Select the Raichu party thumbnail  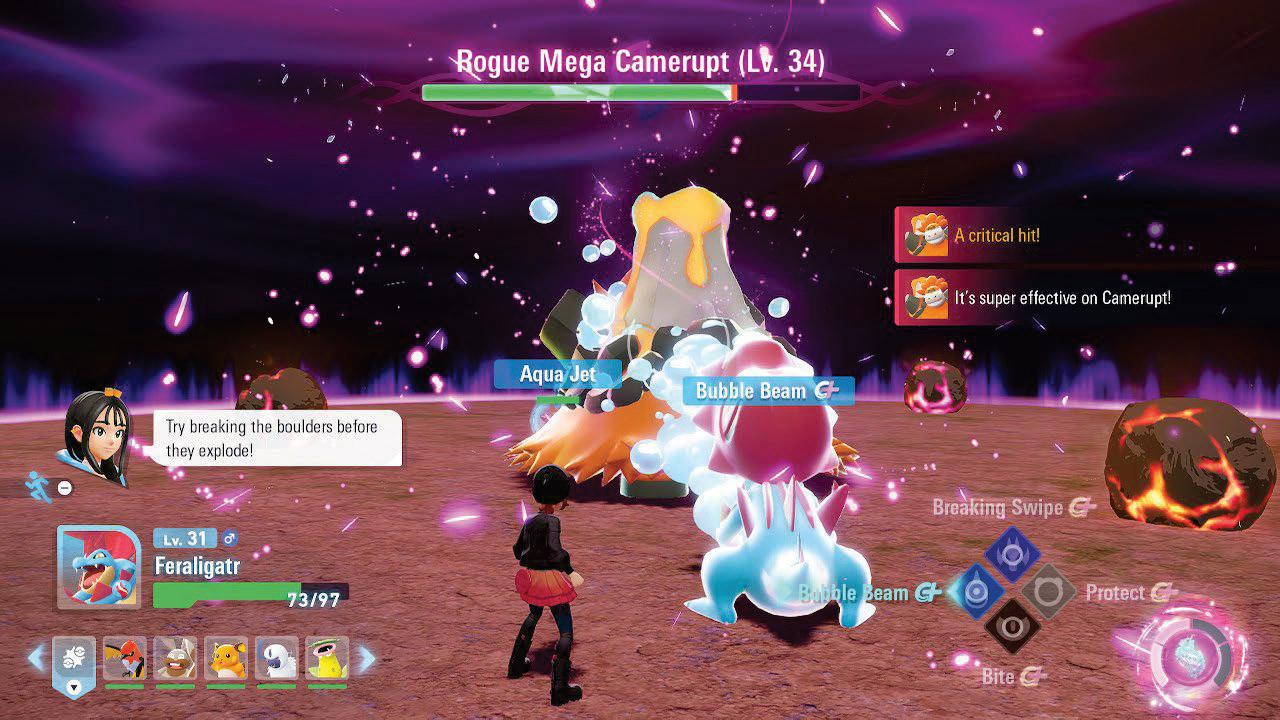tap(227, 658)
